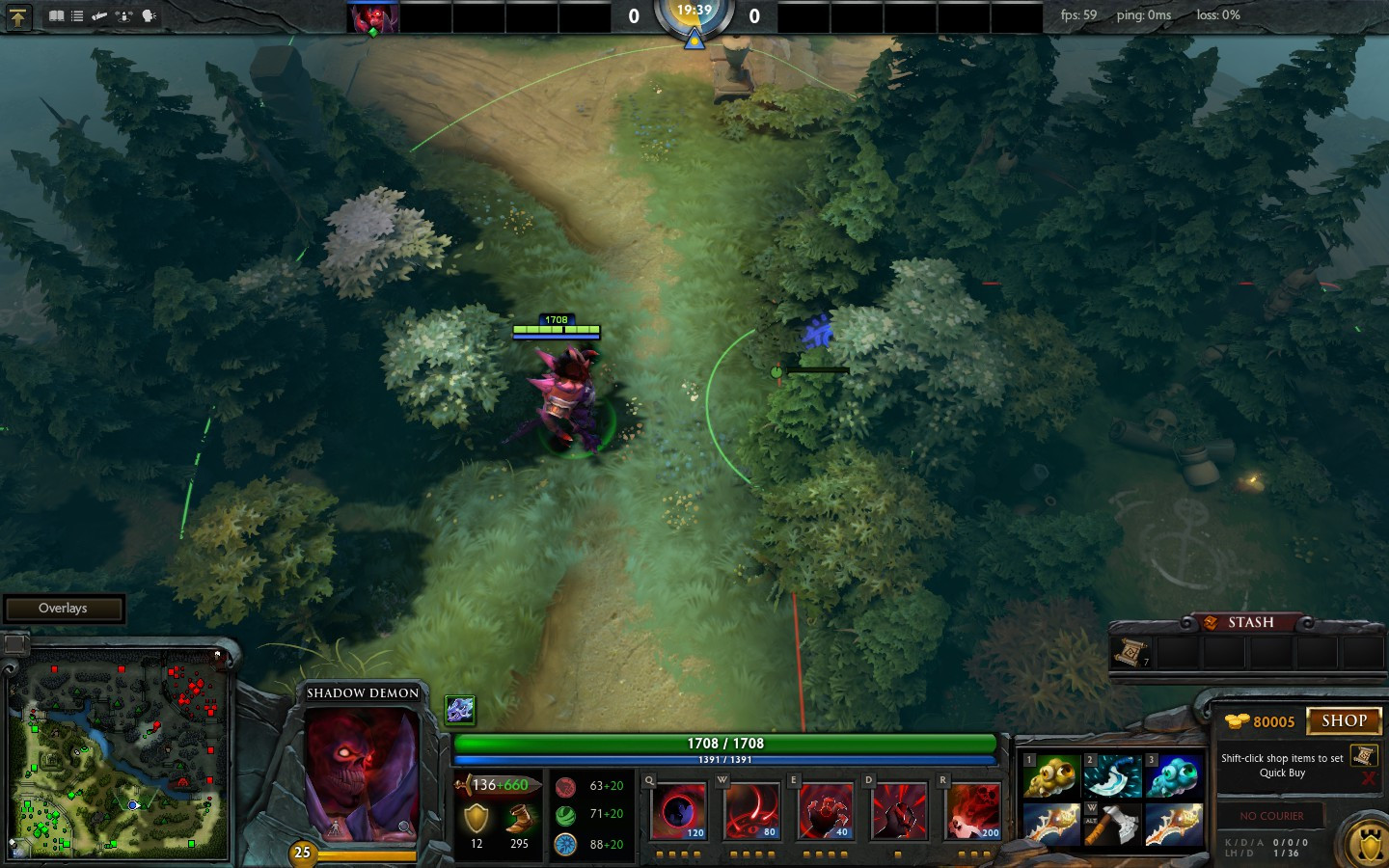This screenshot has width=1389, height=868.
Task: Select Shadow Demon's portrait in the top bar
Action: coord(372,18)
